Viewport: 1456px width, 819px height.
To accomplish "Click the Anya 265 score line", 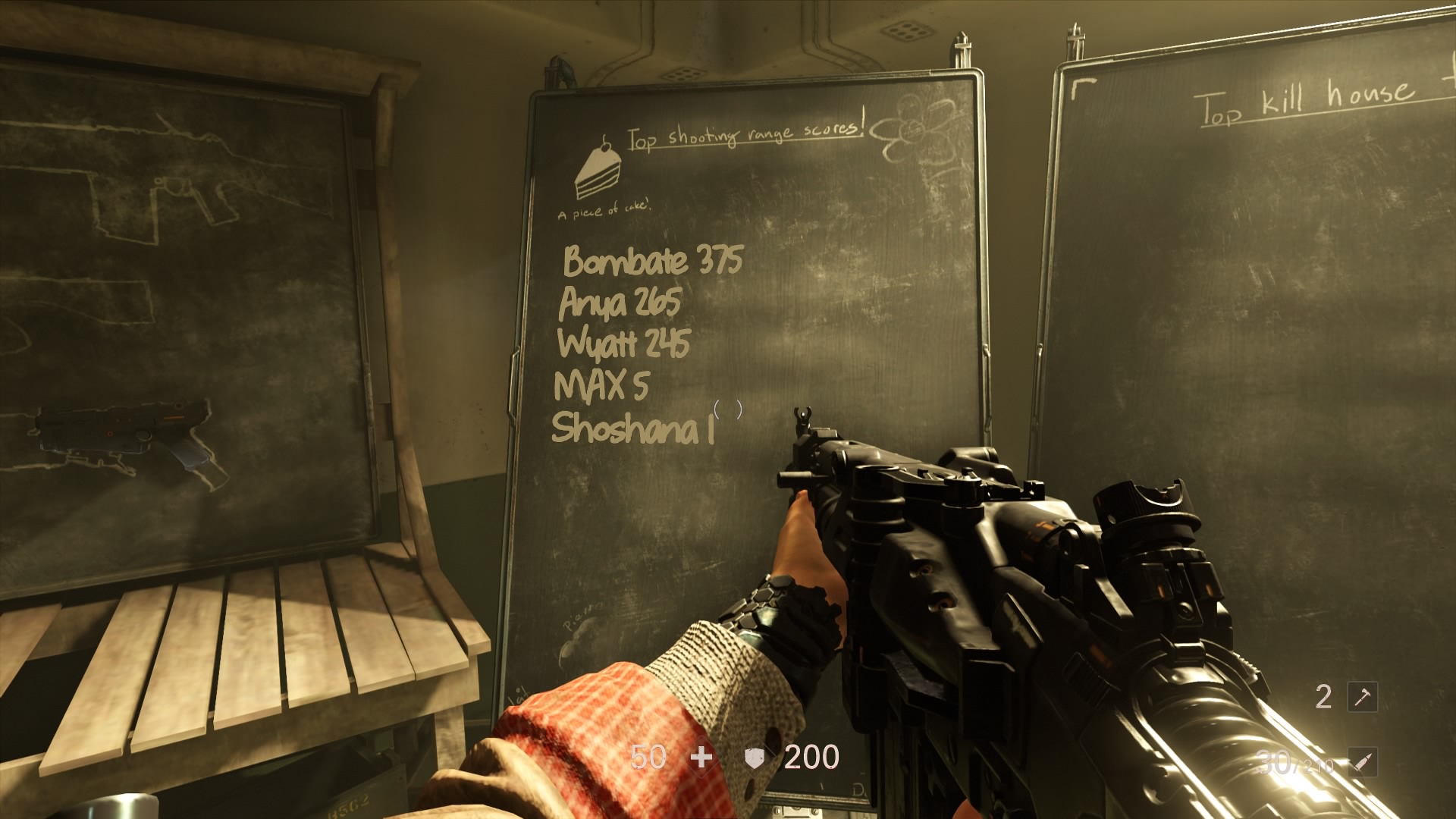I will (620, 303).
